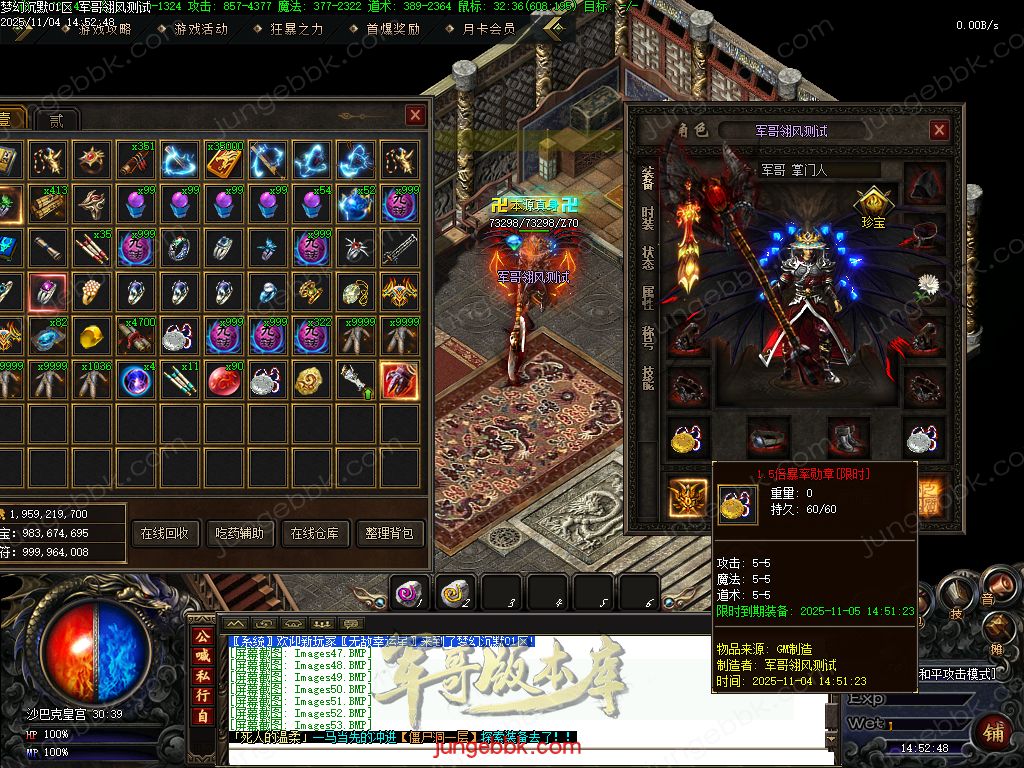This screenshot has width=1024, height=768.
Task: Close the inventory bag window
Action: click(415, 116)
